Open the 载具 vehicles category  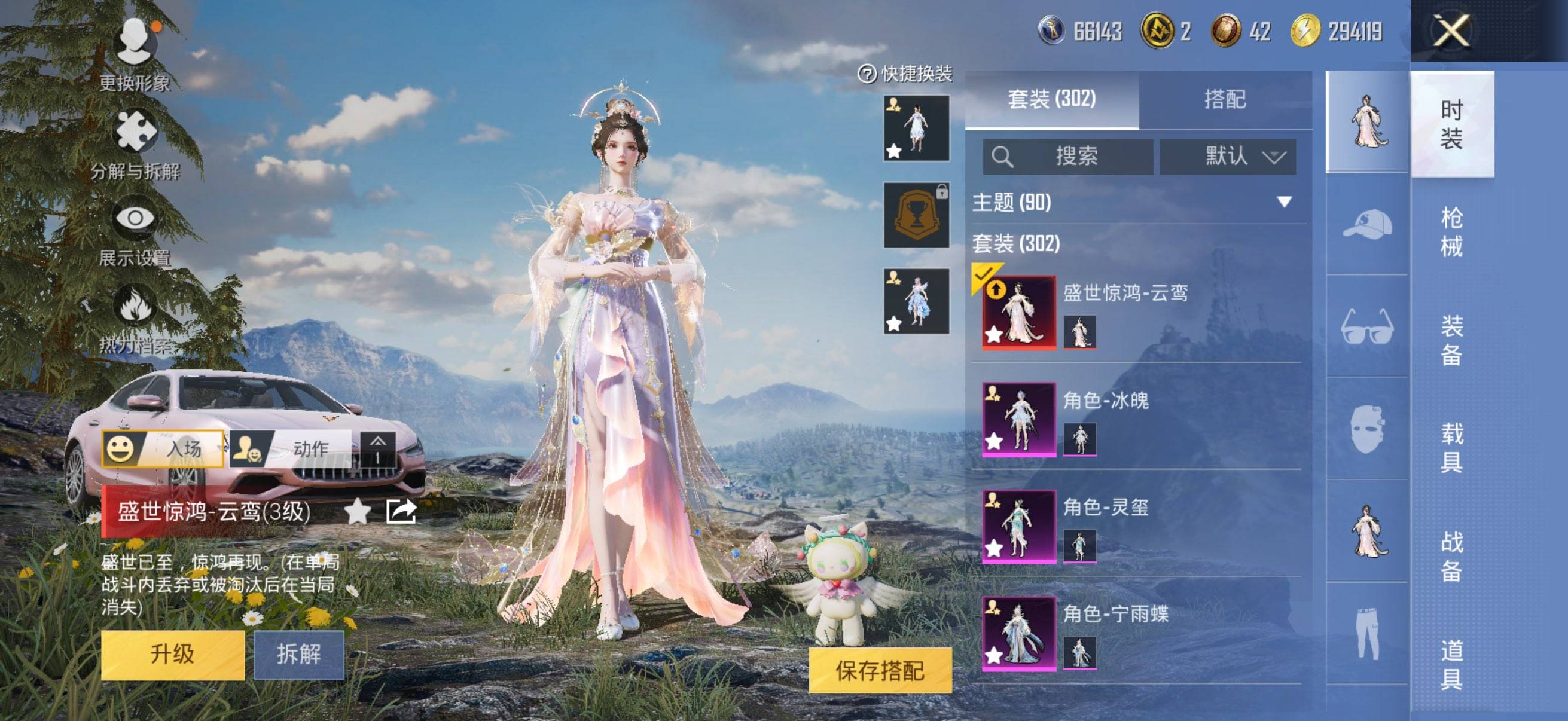[1451, 448]
